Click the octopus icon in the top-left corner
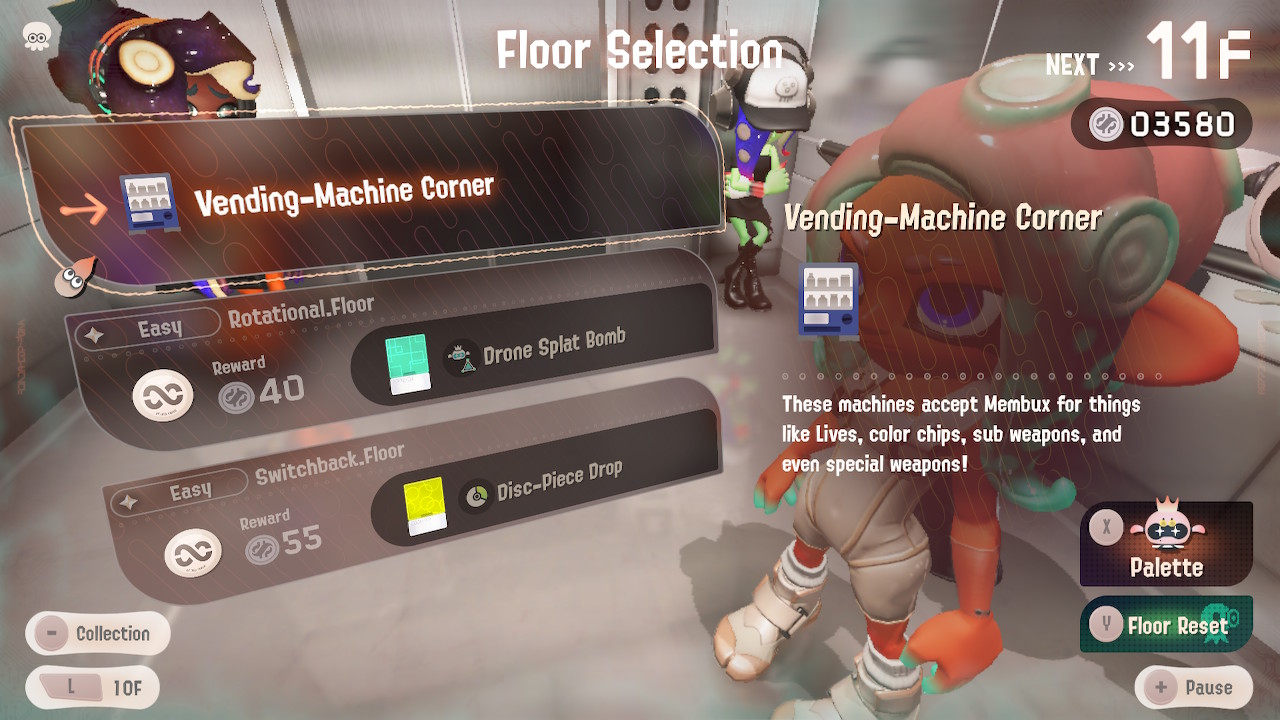Viewport: 1280px width, 720px height. coord(37,37)
